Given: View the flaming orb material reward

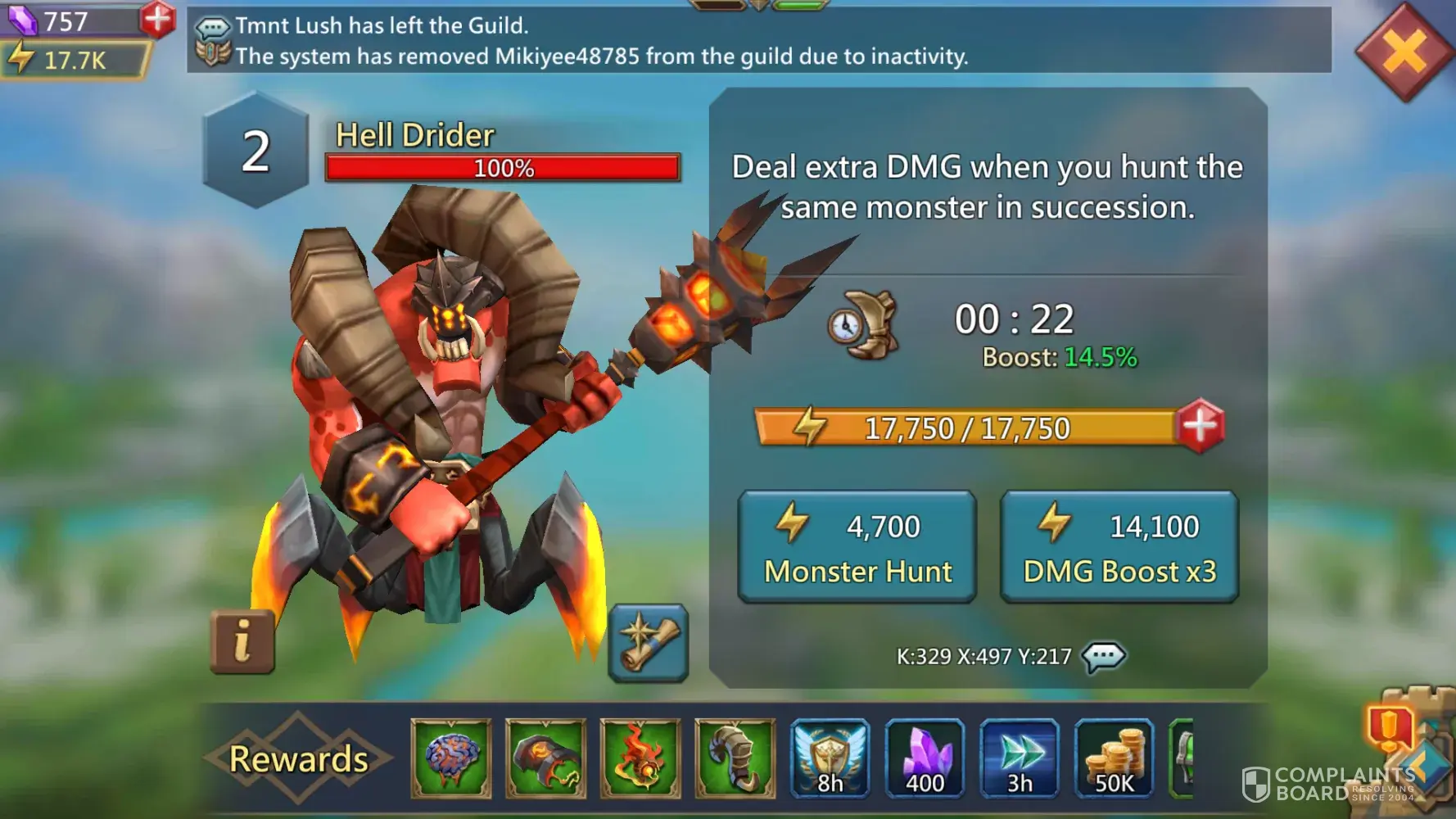Looking at the screenshot, I should tap(640, 758).
